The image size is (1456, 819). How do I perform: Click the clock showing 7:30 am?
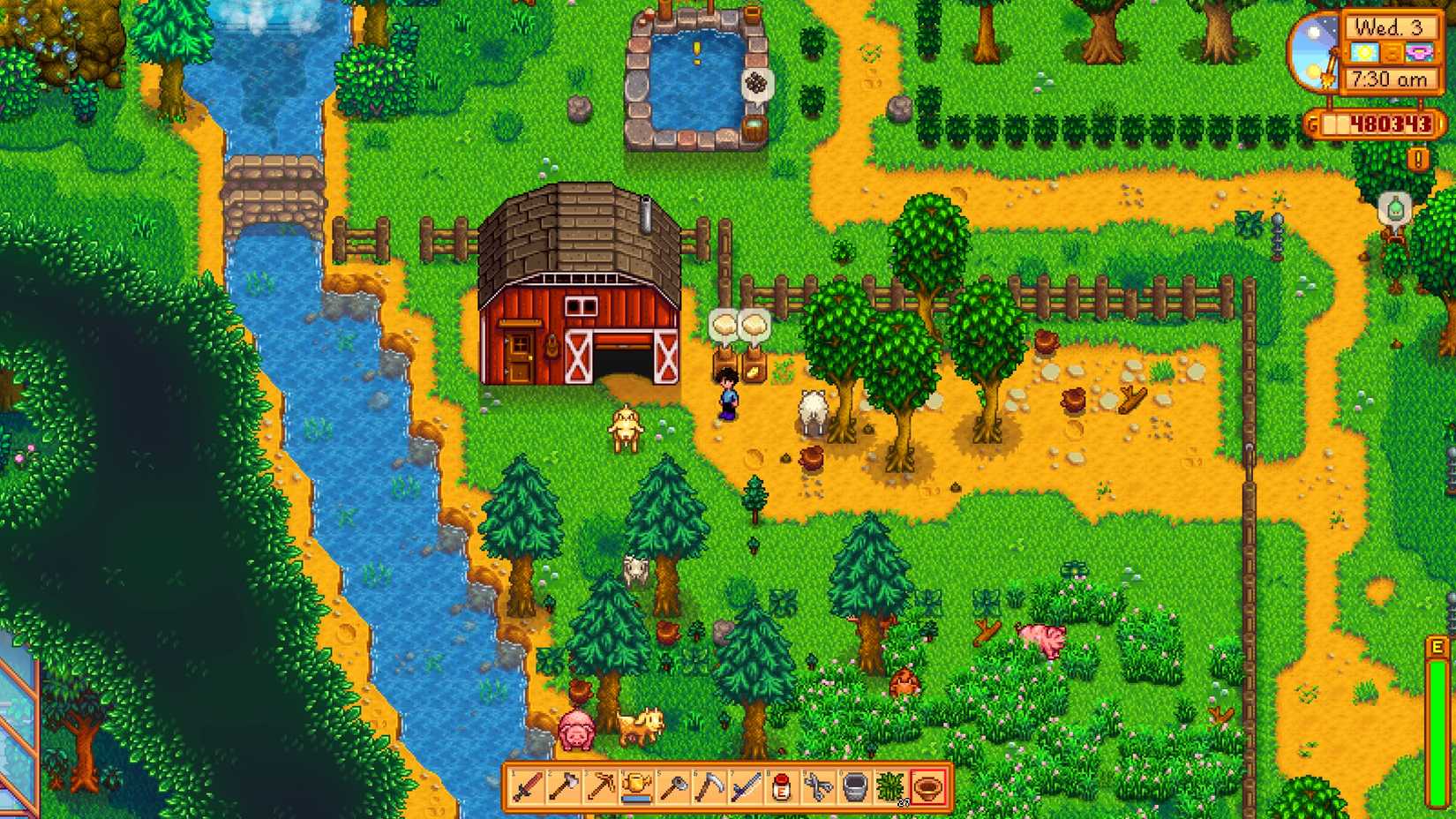(x=1390, y=78)
